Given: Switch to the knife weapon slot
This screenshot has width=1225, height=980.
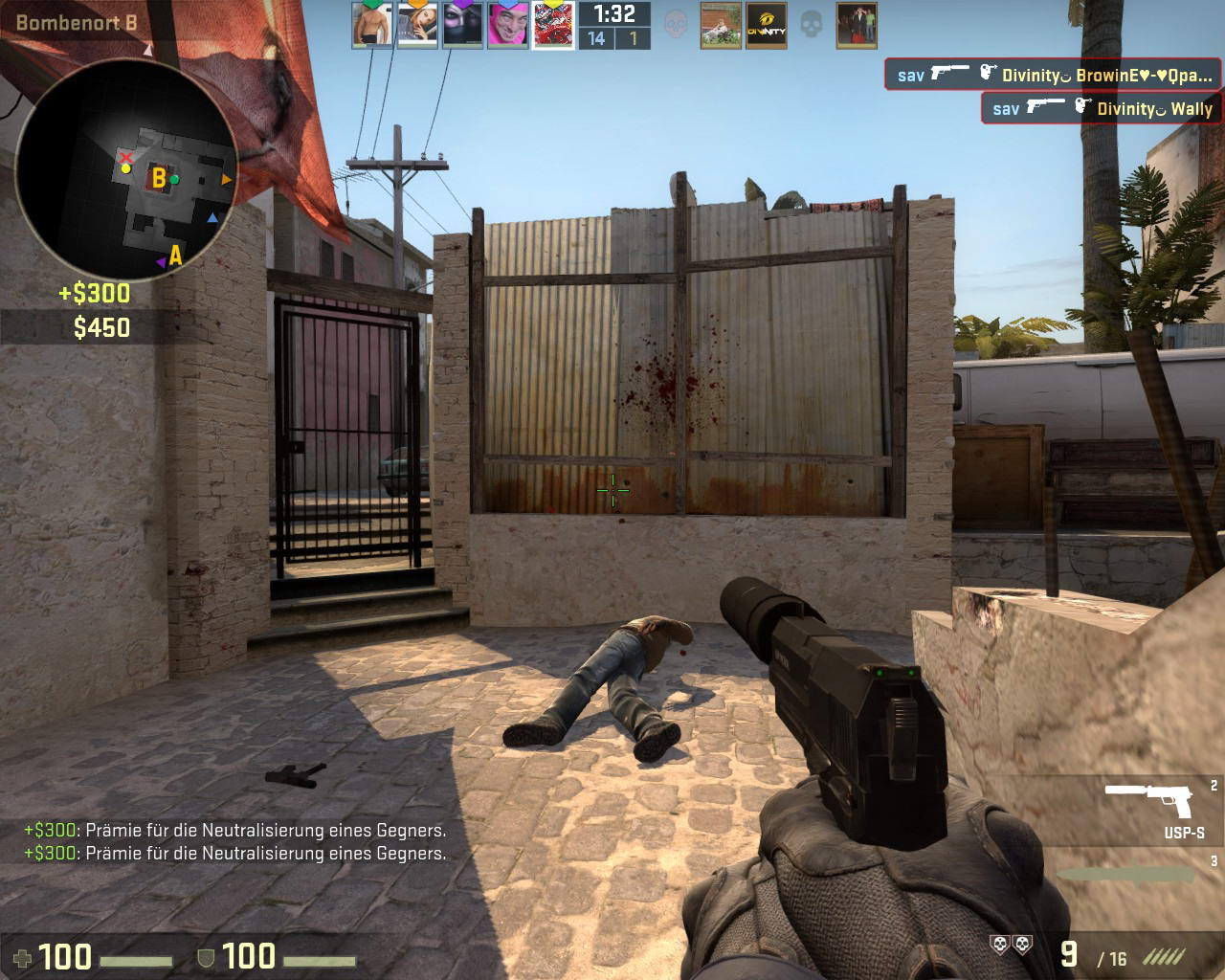Looking at the screenshot, I should point(1131,875).
